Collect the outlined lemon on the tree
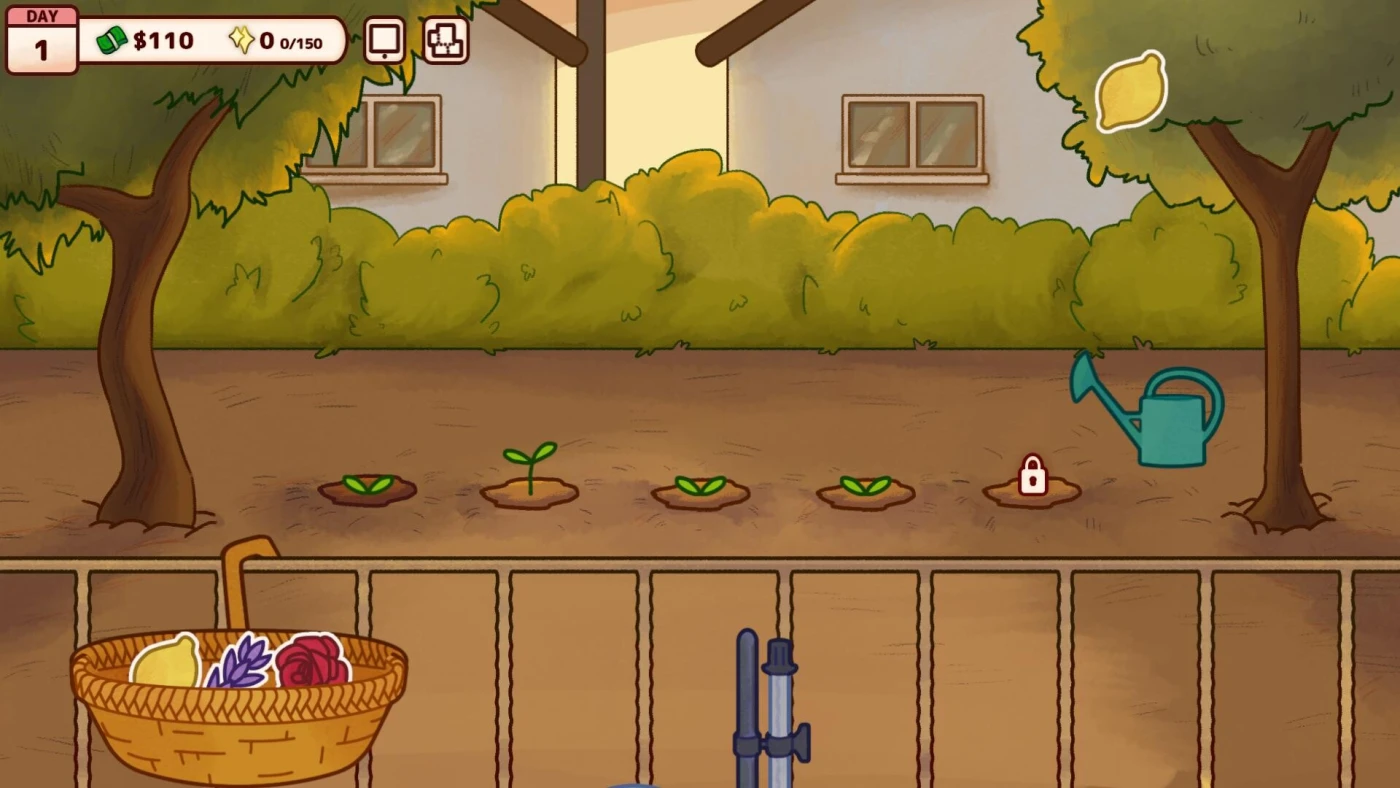The height and width of the screenshot is (788, 1400). 1131,92
